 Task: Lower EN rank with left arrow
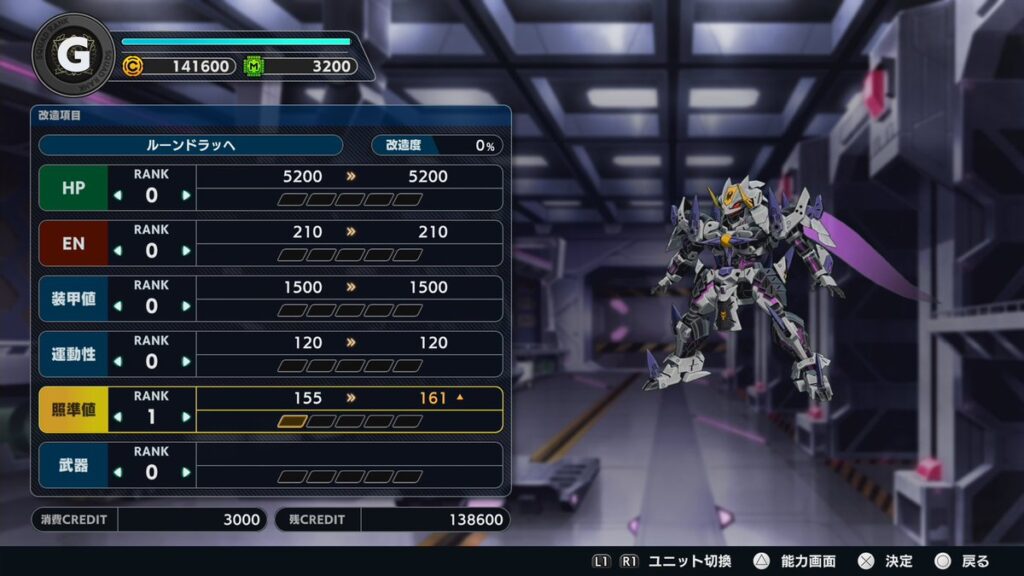[118, 250]
